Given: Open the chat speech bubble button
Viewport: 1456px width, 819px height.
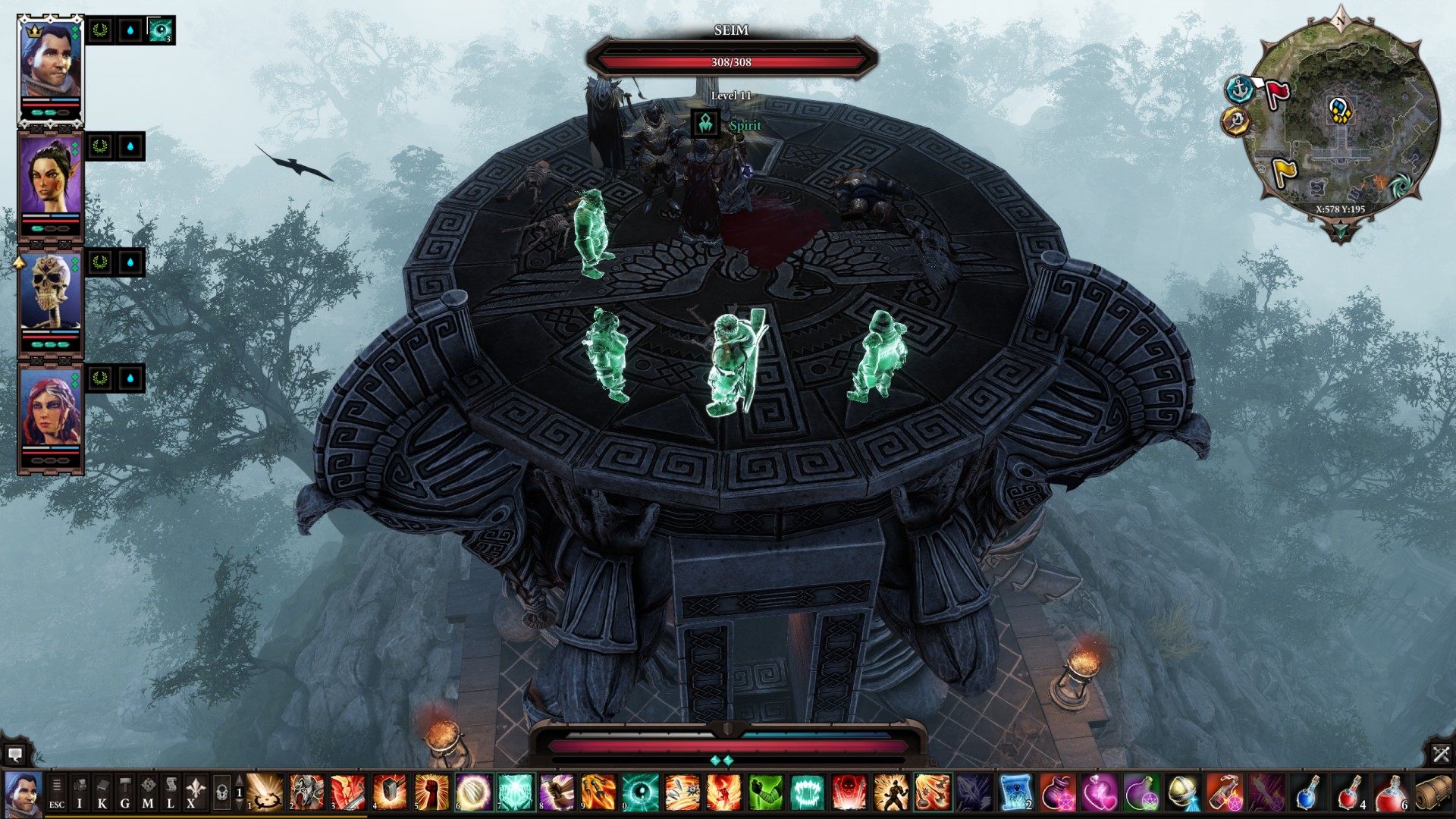Looking at the screenshot, I should 14,754.
